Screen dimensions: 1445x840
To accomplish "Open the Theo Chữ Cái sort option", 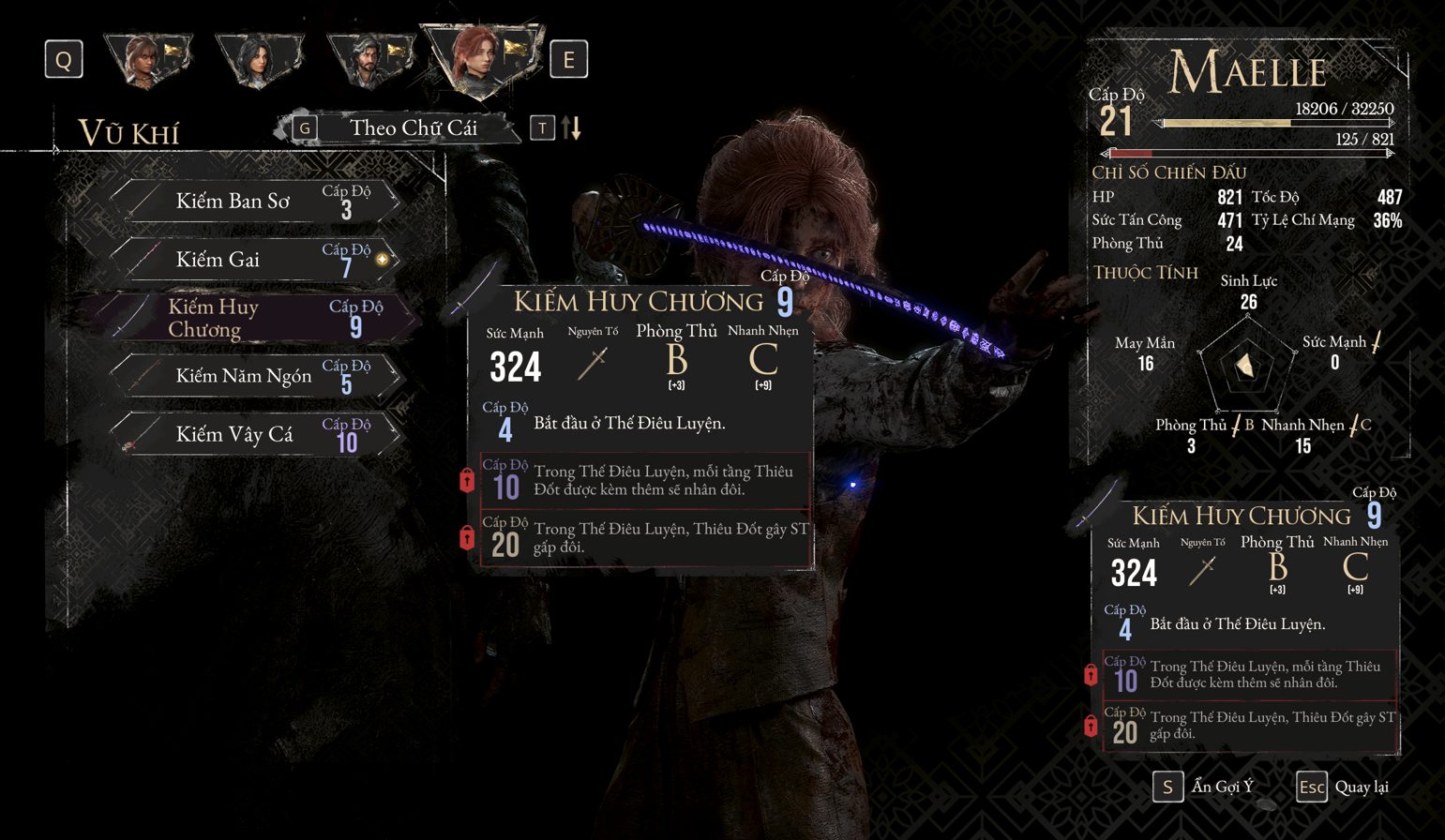I will (413, 128).
